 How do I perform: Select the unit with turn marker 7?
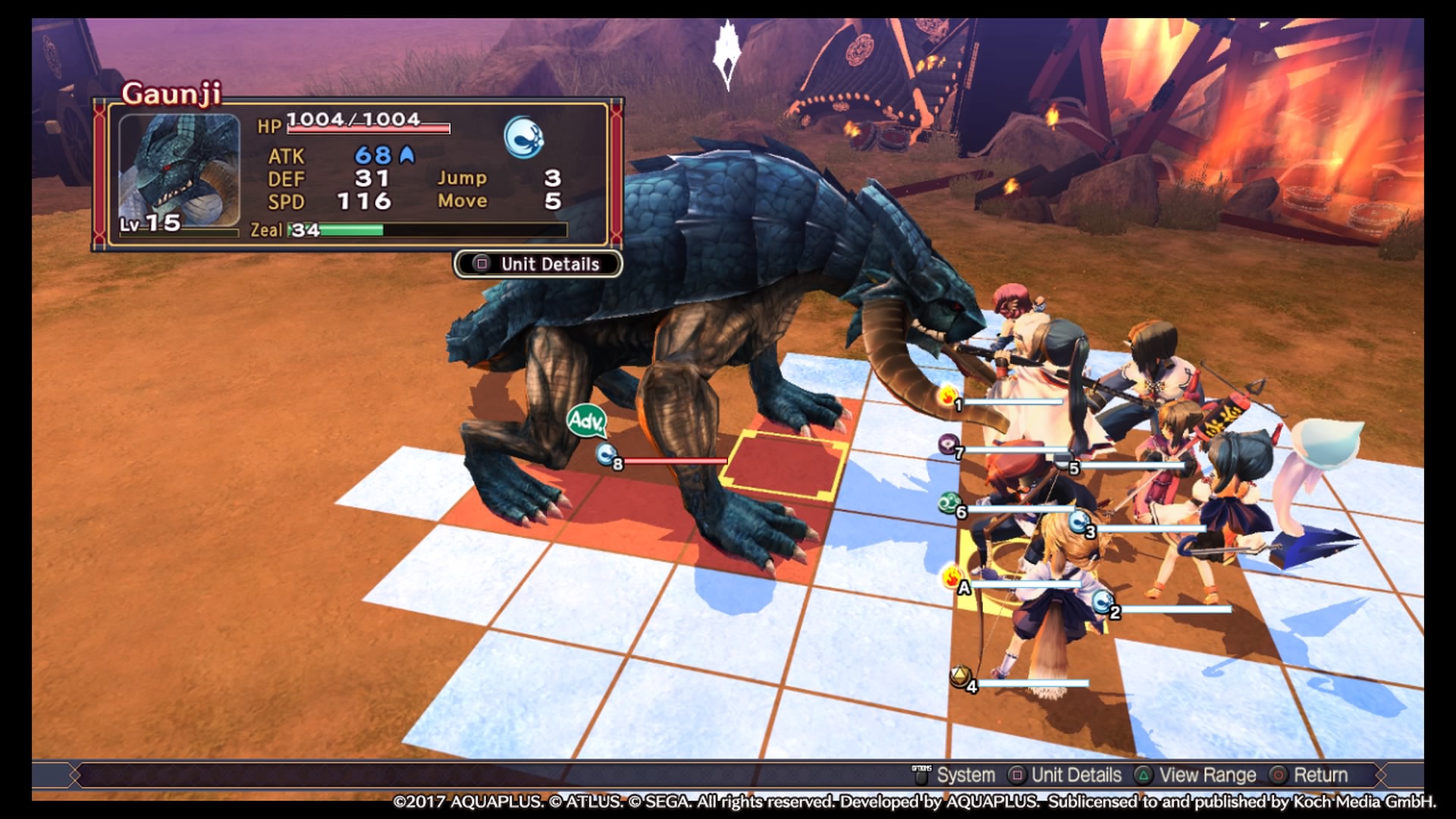coord(951,447)
